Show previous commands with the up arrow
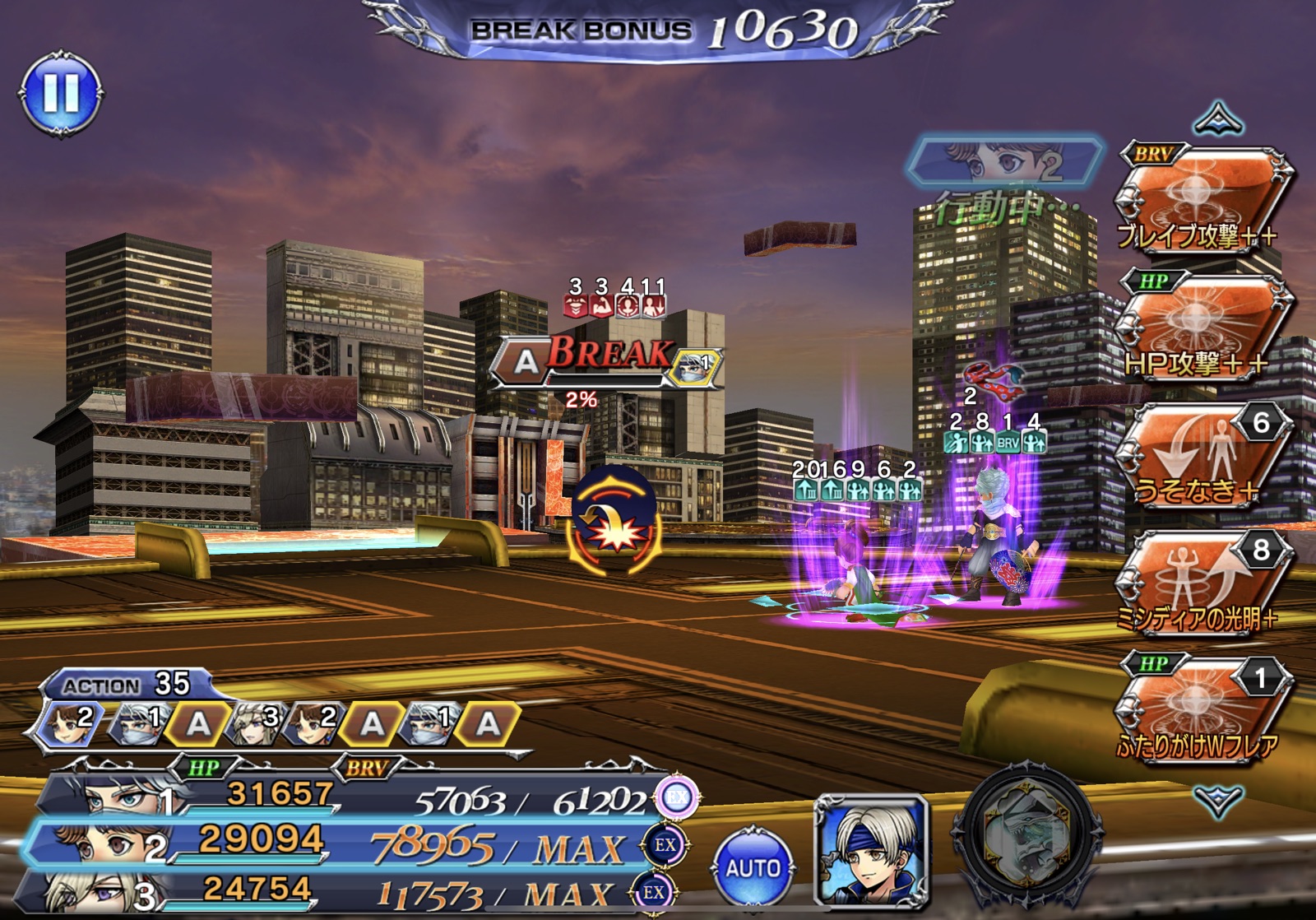Screen dimensions: 1316x920 [1218, 120]
